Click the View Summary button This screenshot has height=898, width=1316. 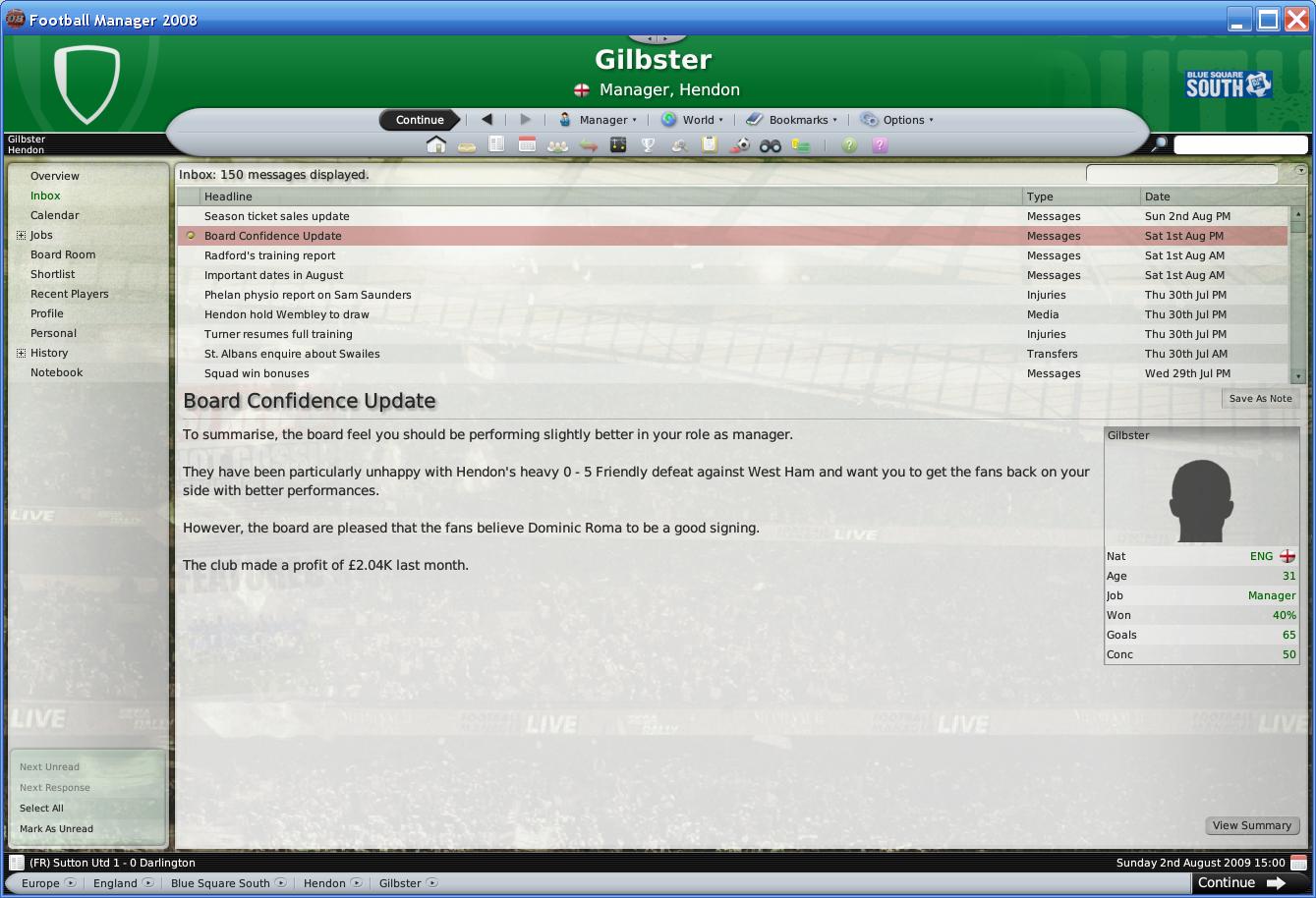[1251, 825]
